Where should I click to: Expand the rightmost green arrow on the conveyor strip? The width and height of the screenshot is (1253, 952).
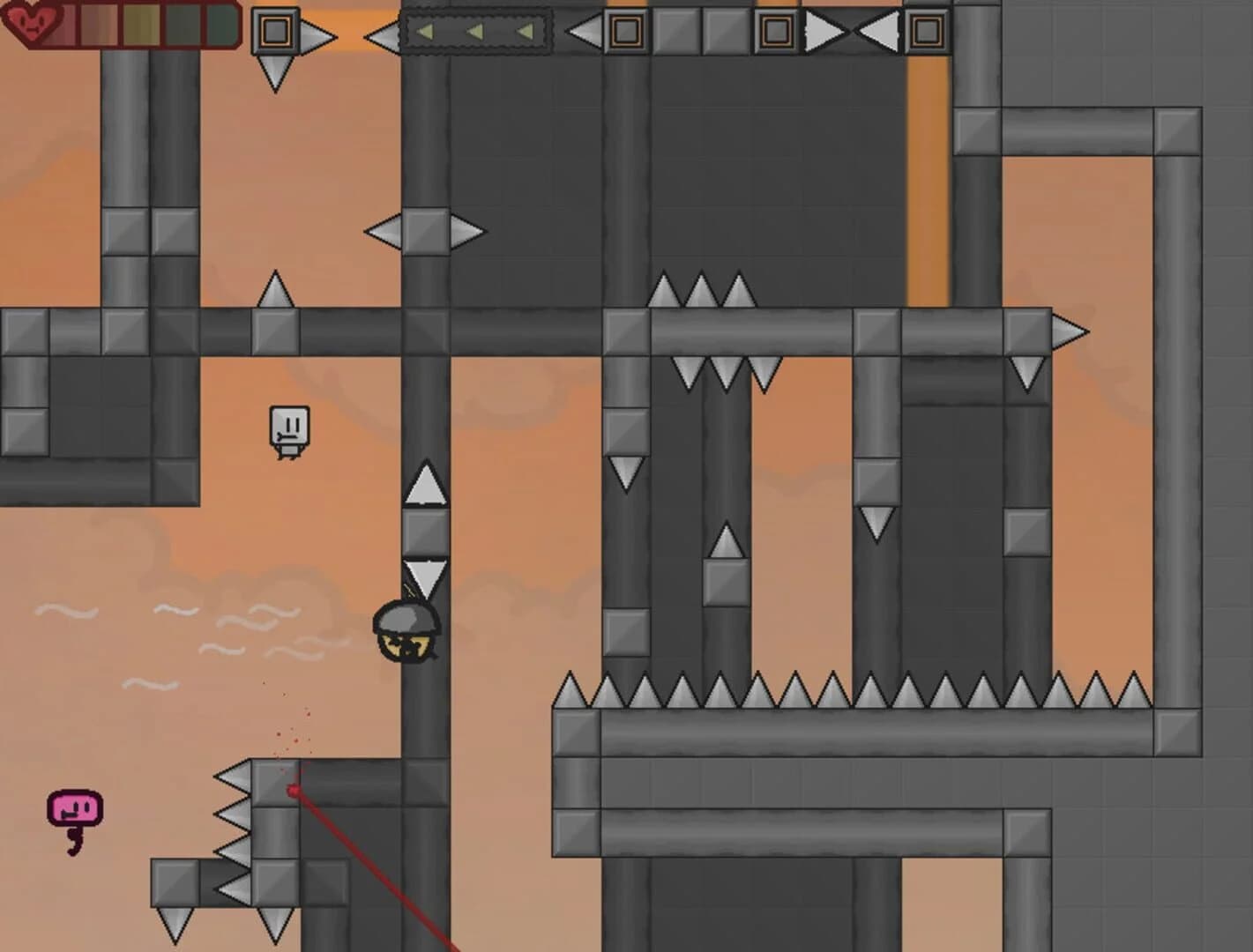pyautogui.click(x=525, y=32)
